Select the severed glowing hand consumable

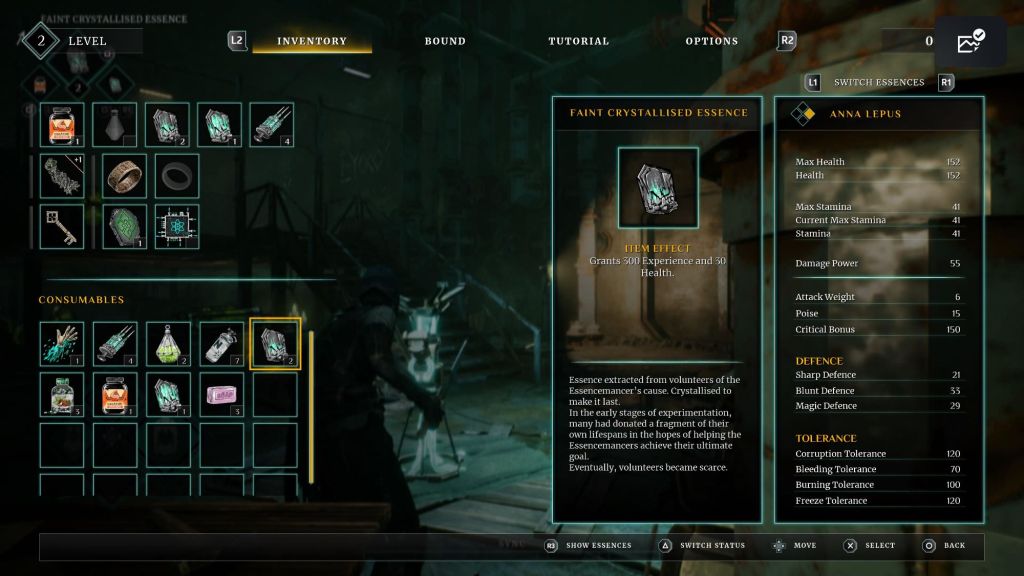[62, 344]
